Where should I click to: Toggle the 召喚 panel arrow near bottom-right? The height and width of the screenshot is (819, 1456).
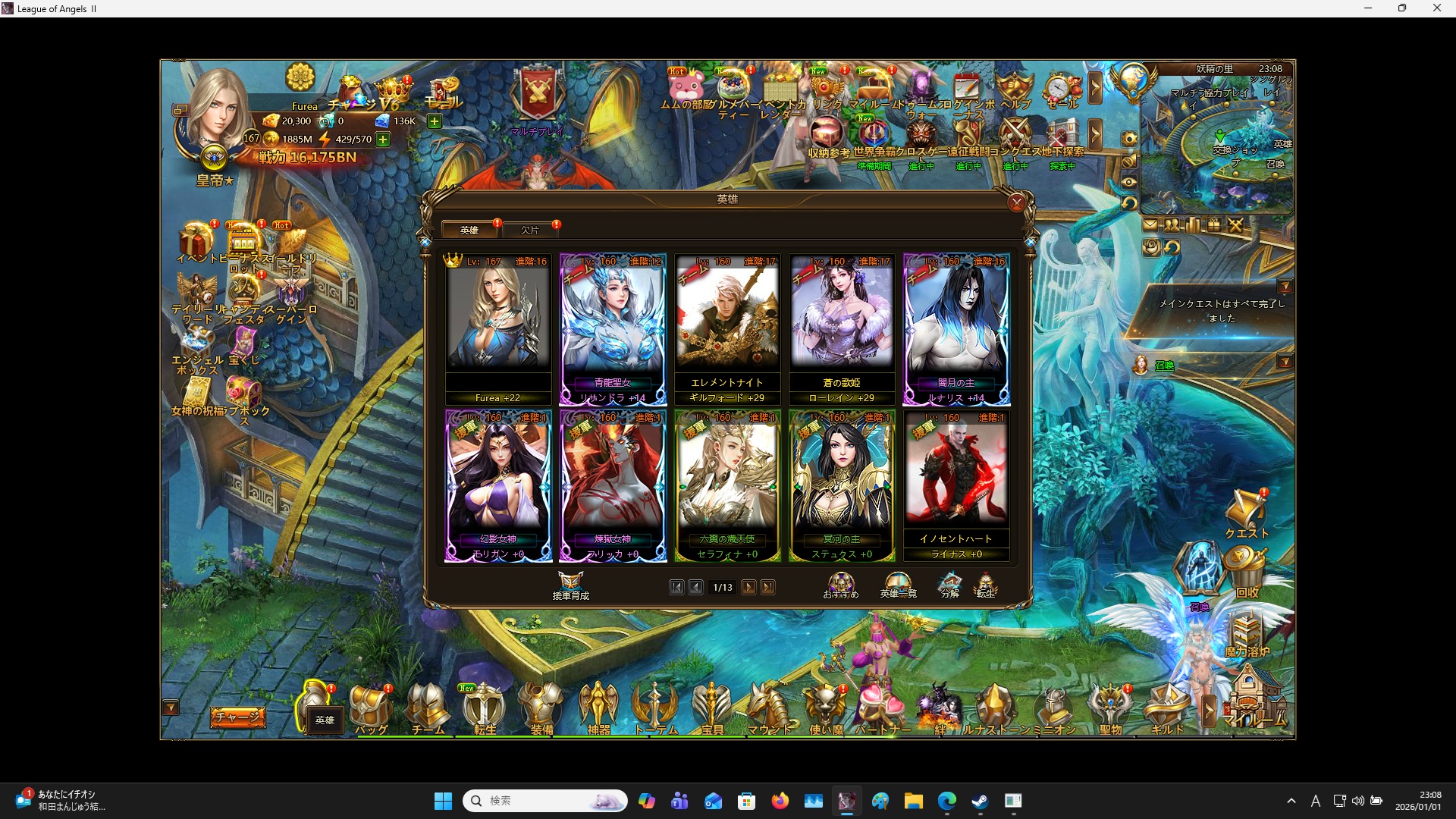[x=1287, y=362]
